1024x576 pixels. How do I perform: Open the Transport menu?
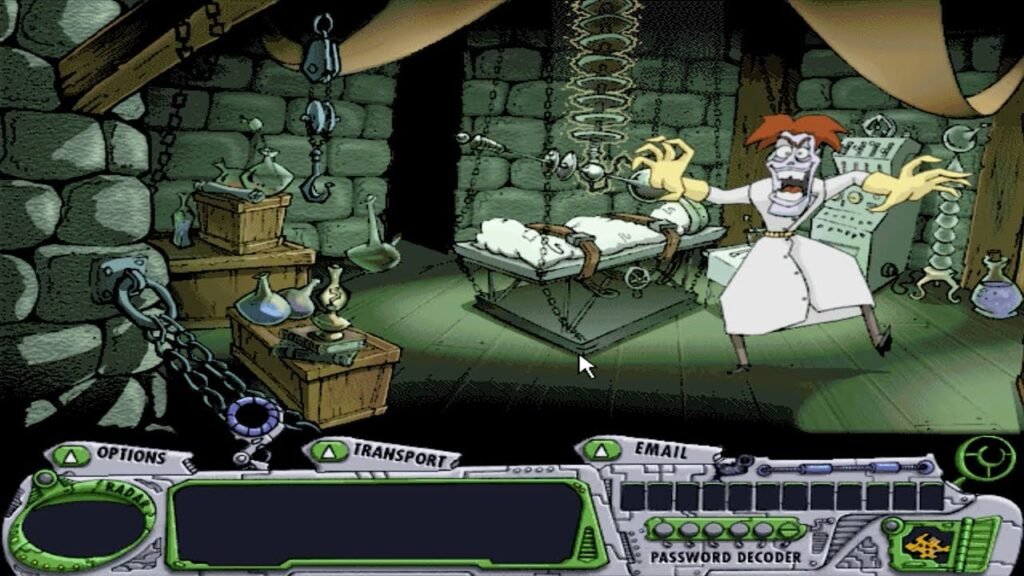tap(385, 456)
